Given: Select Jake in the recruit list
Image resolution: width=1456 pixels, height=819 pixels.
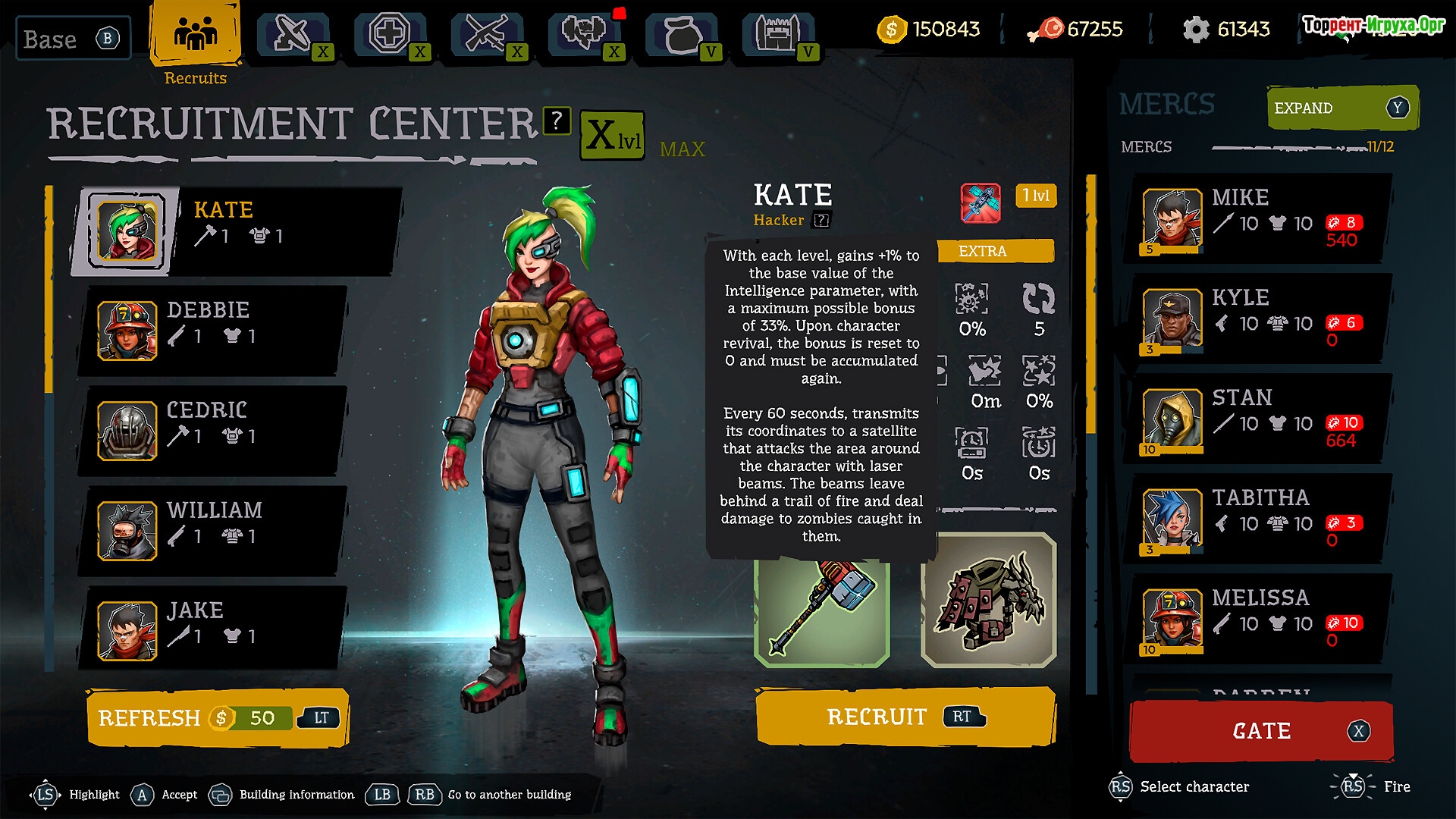Looking at the screenshot, I should point(212,631).
